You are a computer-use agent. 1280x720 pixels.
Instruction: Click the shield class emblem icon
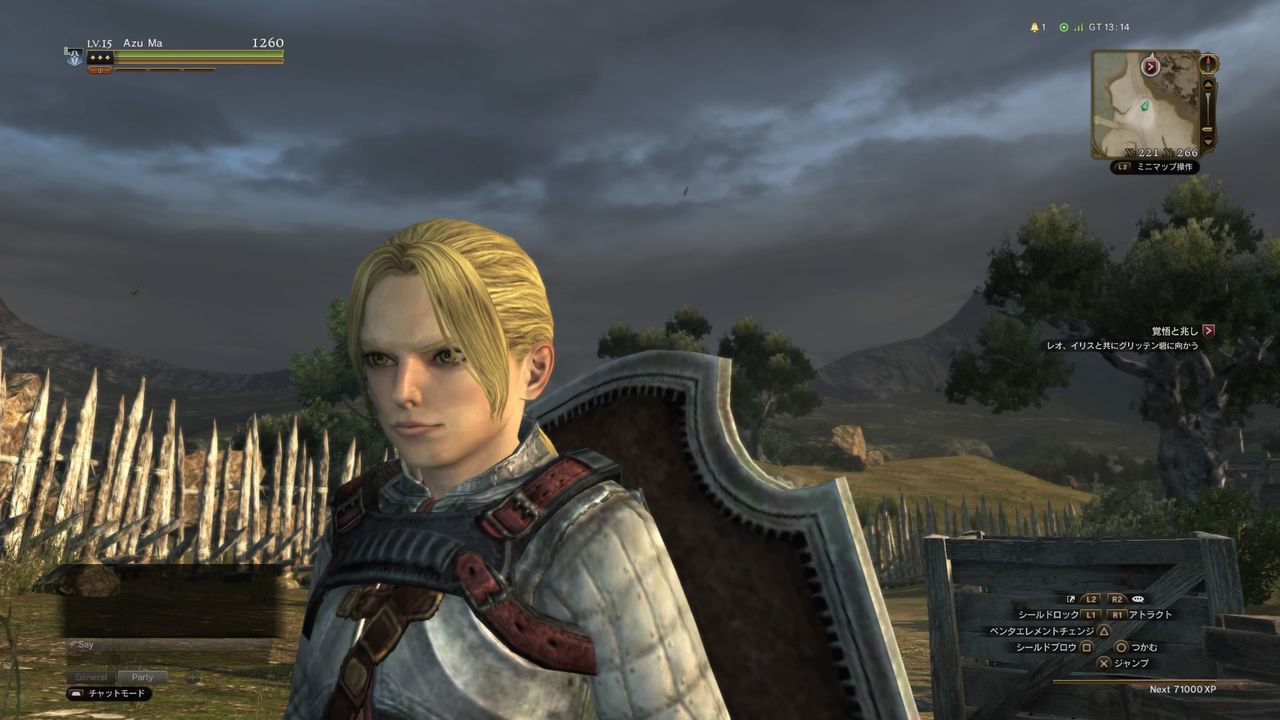pos(74,57)
